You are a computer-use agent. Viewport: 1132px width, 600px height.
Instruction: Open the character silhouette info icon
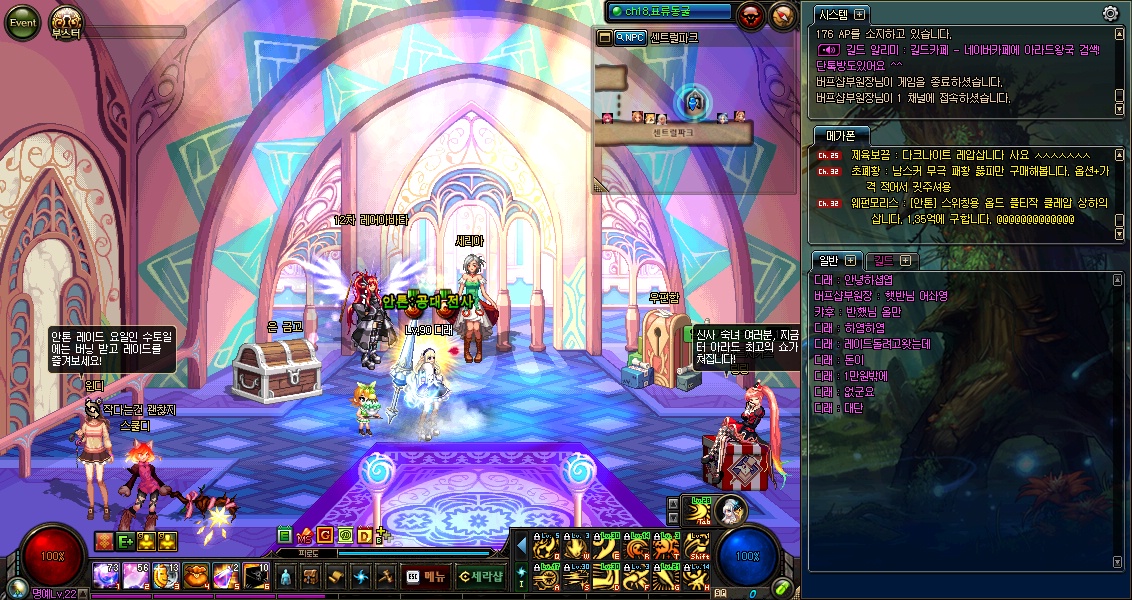[286, 576]
